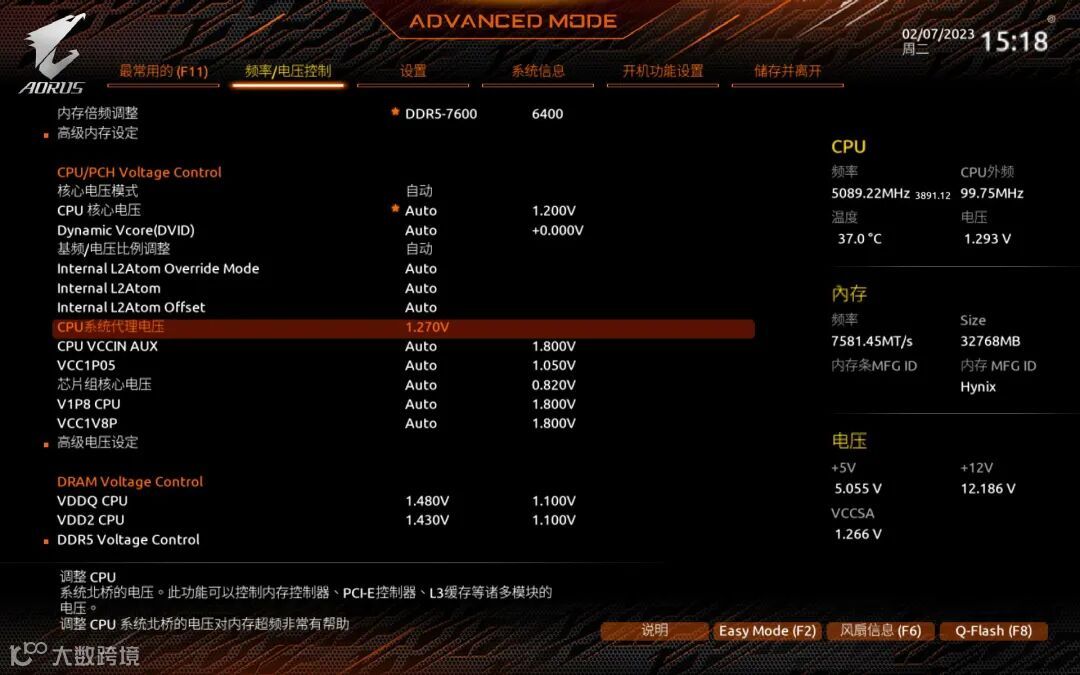Viewport: 1080px width, 675px height.
Task: Select the Dynamic Vcore(DVID) setting
Action: (126, 230)
